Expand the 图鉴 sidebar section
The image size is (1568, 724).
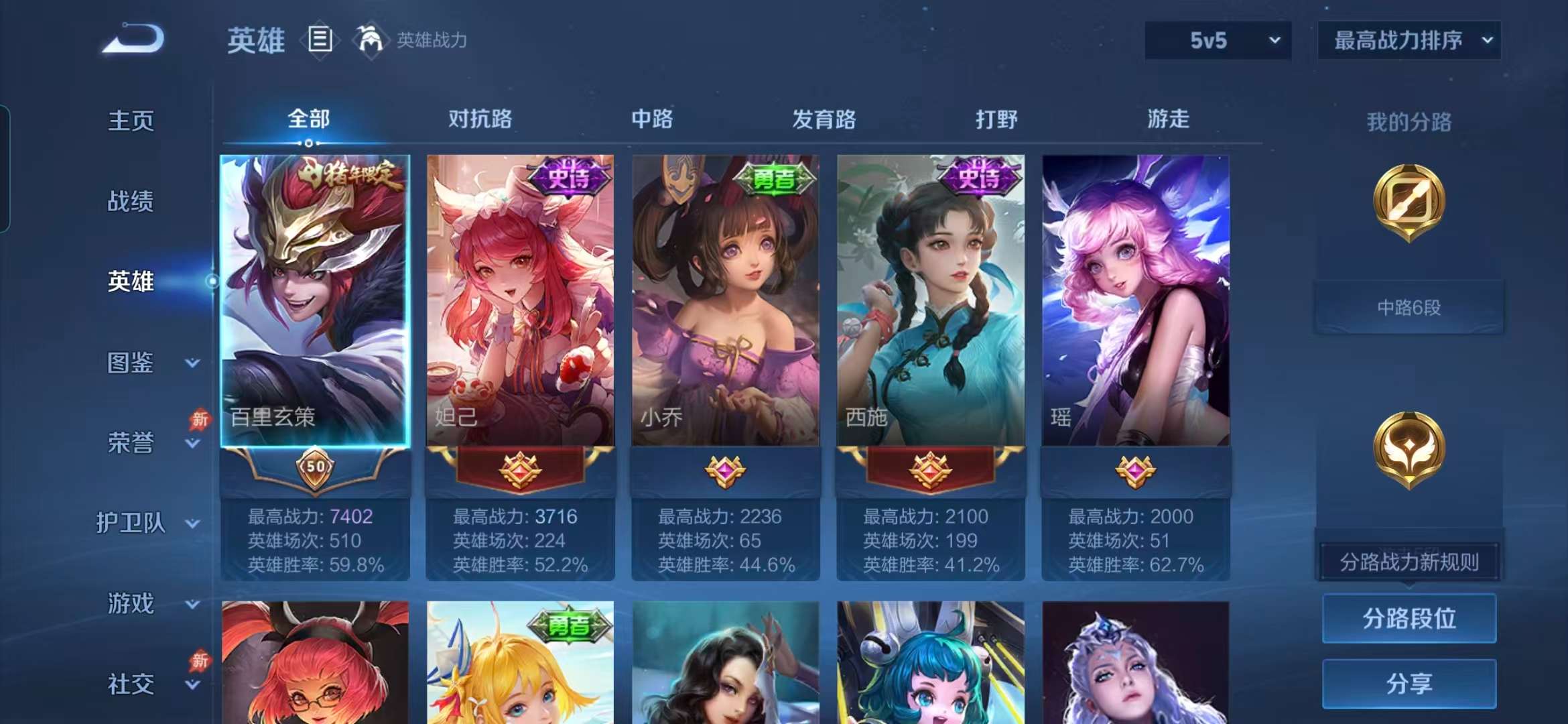point(131,363)
